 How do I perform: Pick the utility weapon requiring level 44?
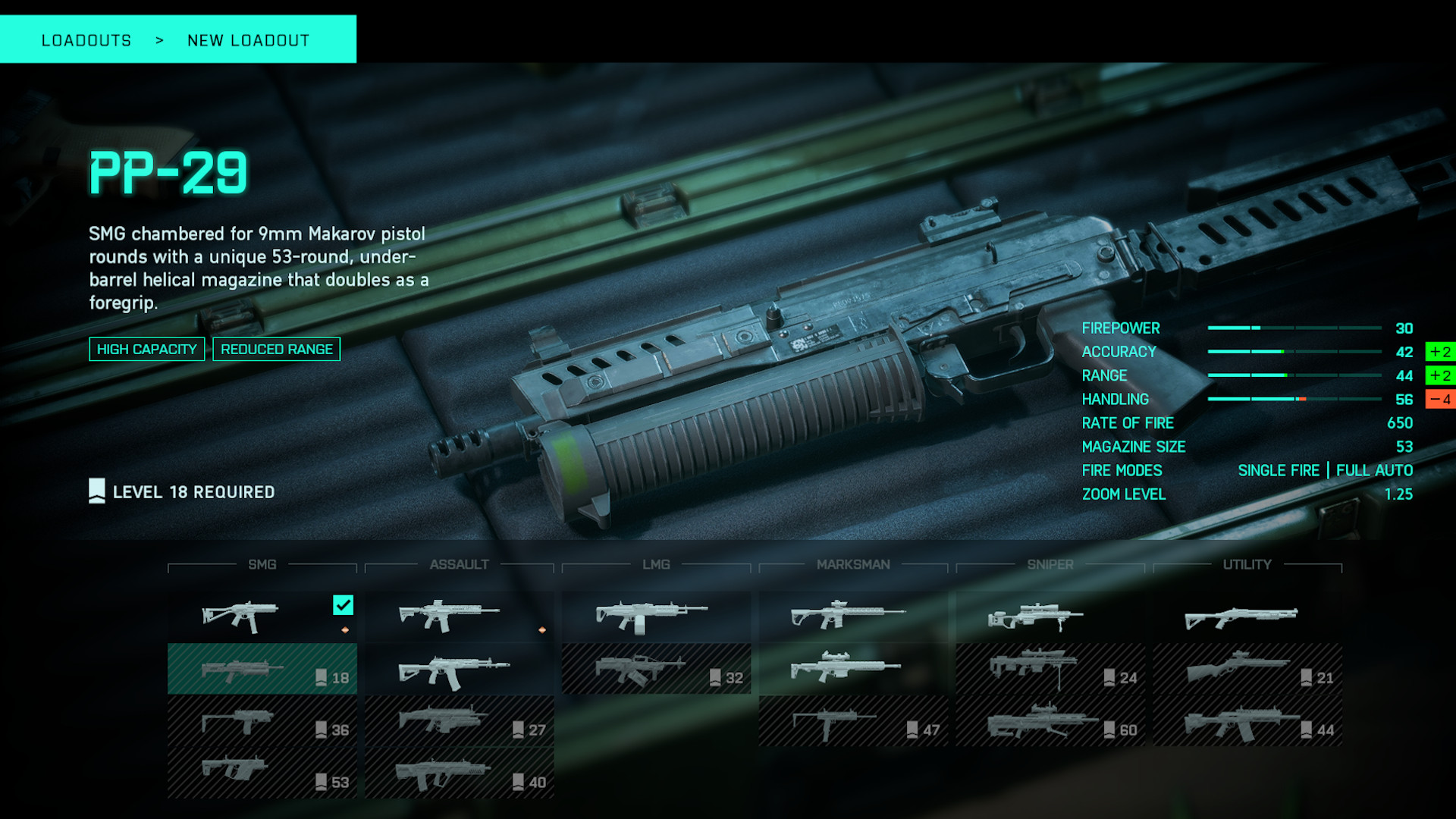pyautogui.click(x=1247, y=721)
